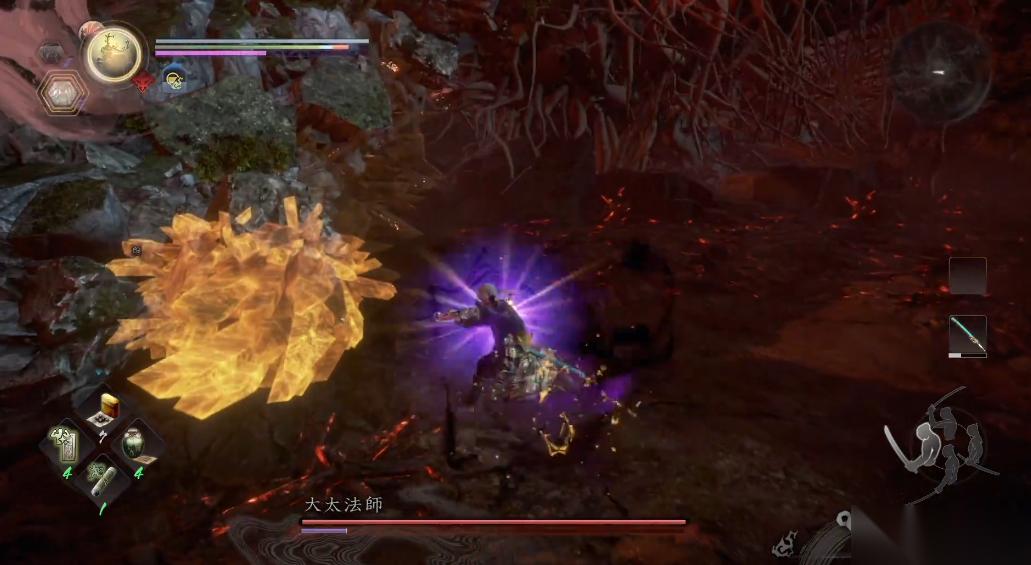Click the golden guardian spirit gauge

coord(112,53)
